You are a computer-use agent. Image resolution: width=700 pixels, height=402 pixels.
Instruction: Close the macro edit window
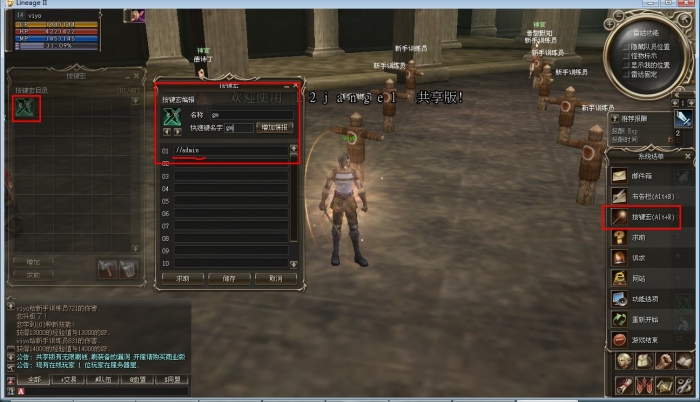[x=295, y=86]
